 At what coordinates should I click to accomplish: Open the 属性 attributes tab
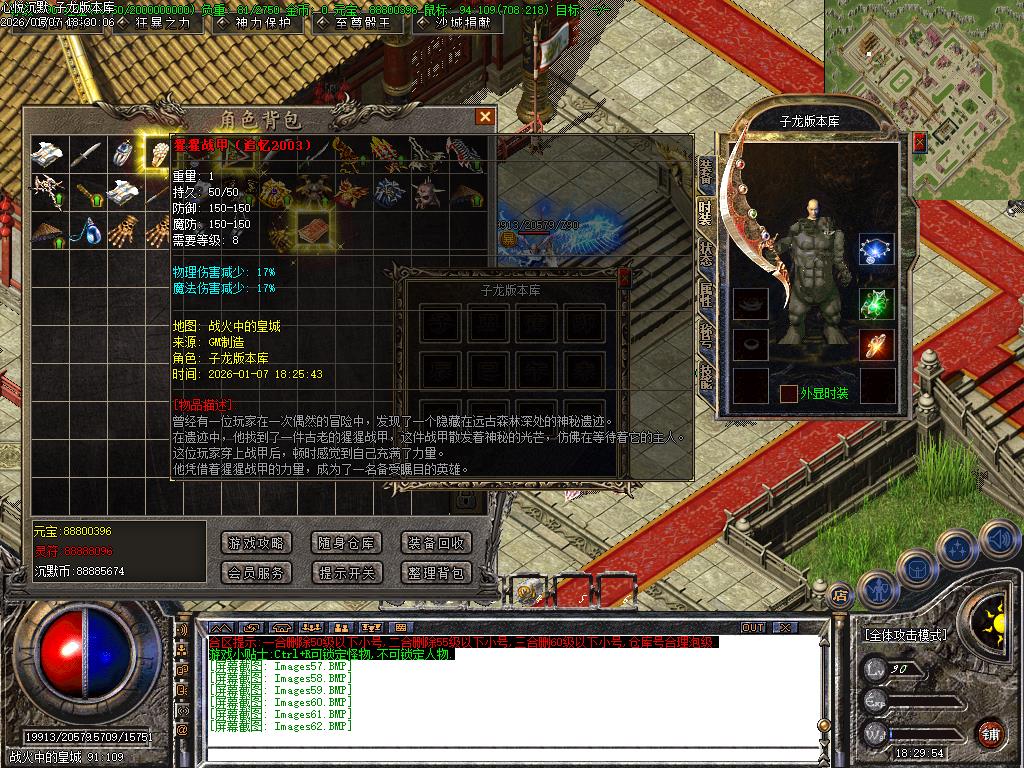[706, 294]
